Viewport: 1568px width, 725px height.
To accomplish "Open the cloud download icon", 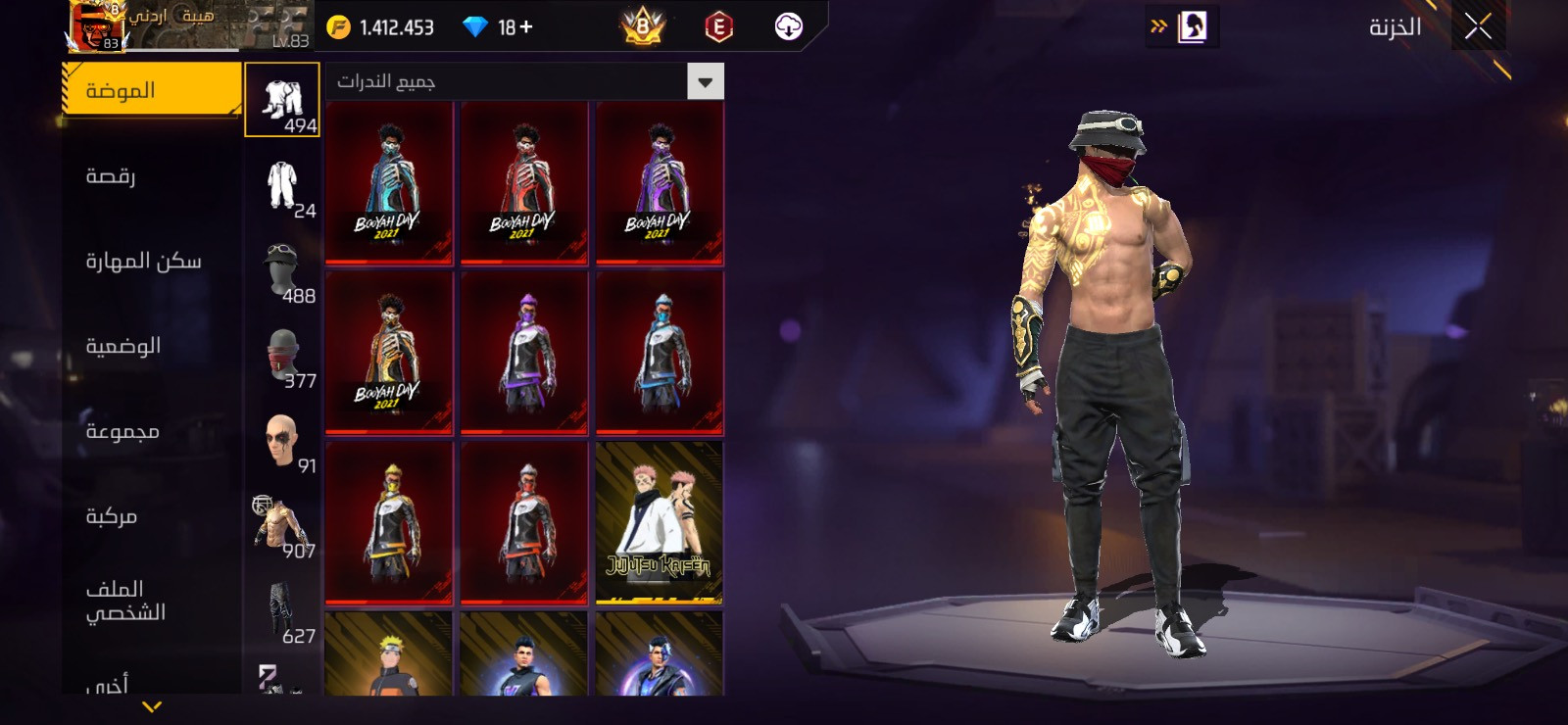I will click(x=788, y=26).
